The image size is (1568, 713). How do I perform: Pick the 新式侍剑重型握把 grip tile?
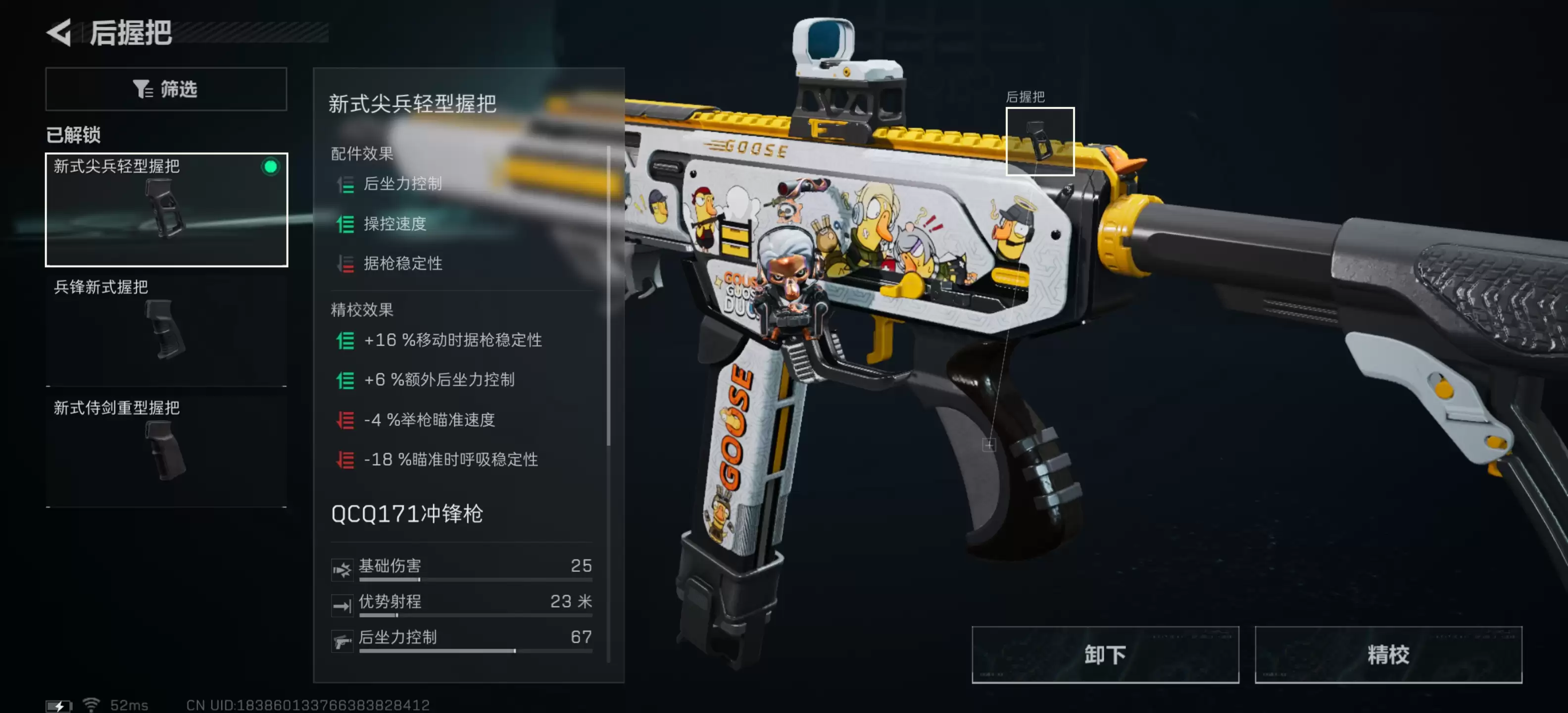point(166,450)
